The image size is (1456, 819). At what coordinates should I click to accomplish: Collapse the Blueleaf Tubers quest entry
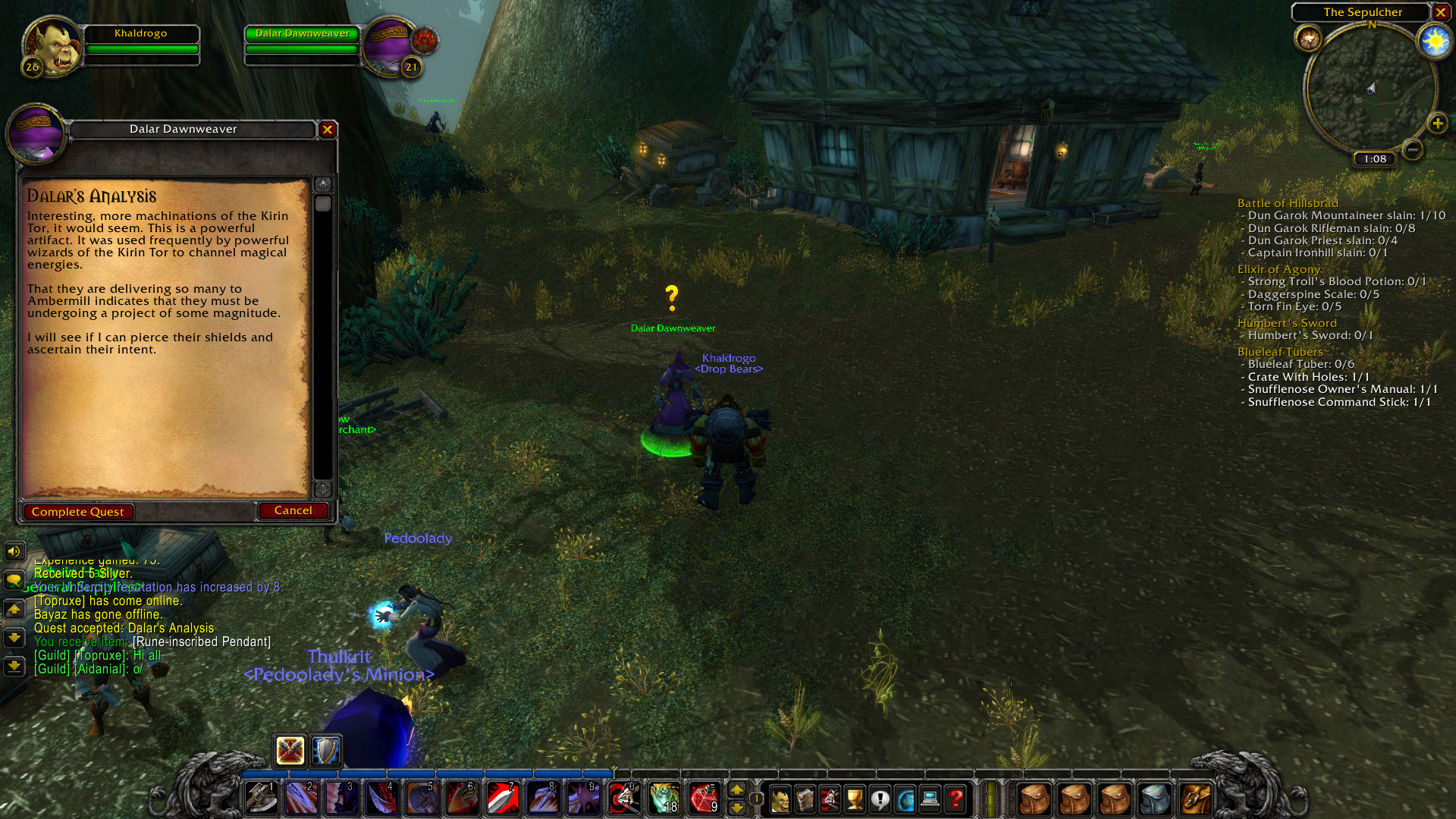(x=1280, y=352)
